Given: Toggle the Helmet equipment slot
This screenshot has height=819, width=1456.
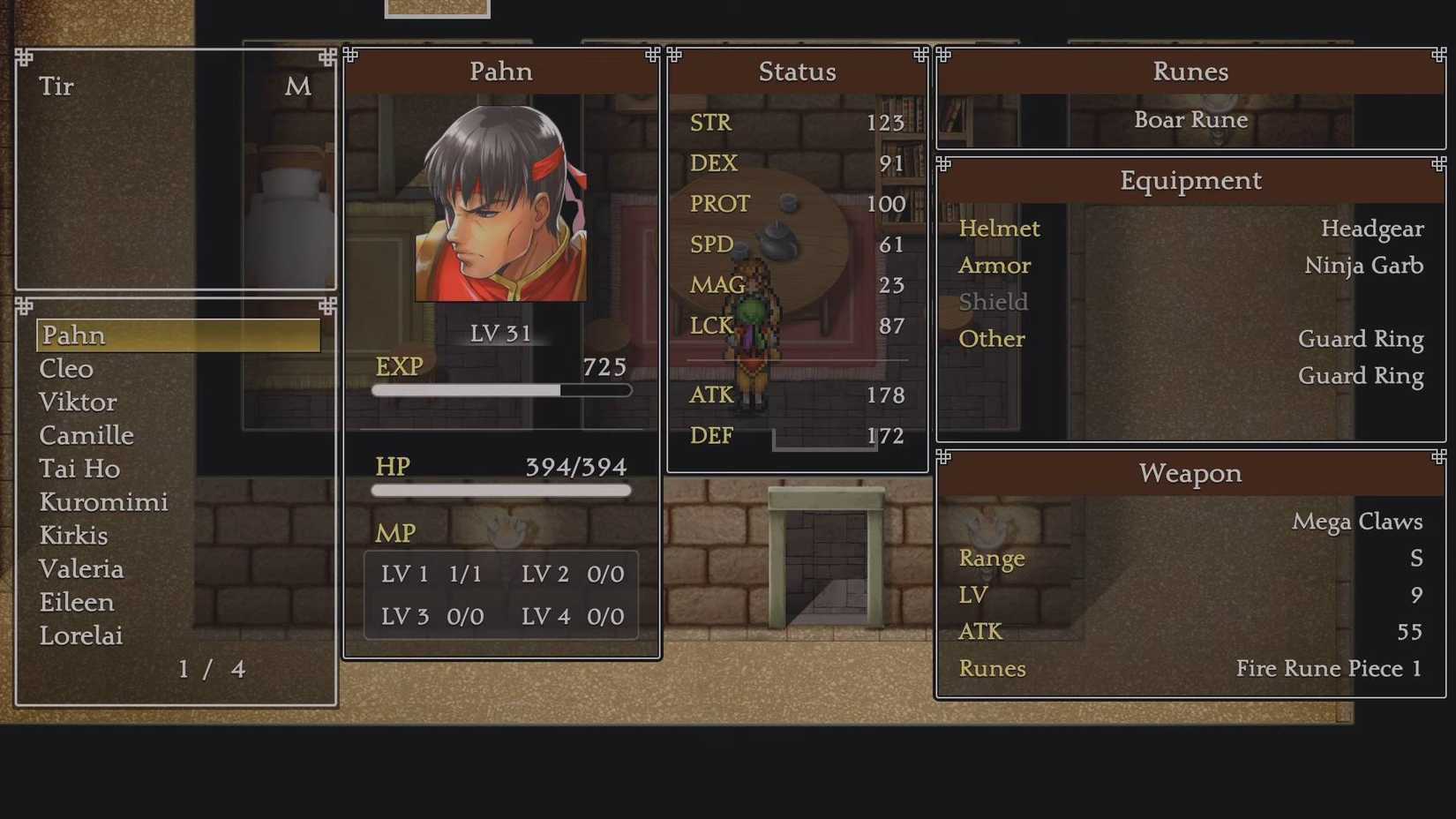Looking at the screenshot, I should [x=999, y=228].
